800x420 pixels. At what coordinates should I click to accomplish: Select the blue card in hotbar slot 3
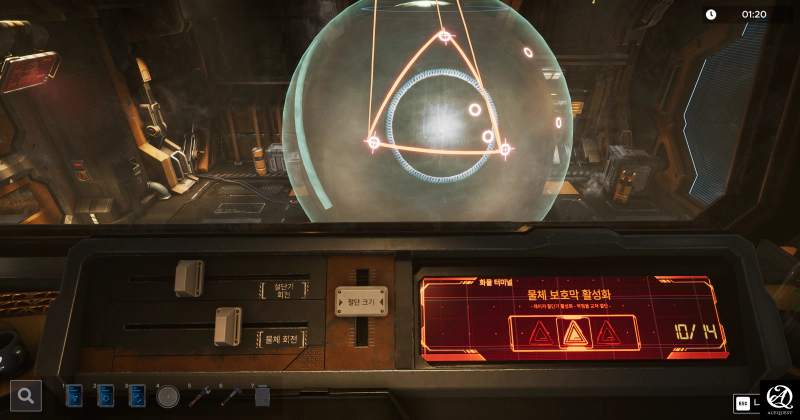click(x=137, y=396)
